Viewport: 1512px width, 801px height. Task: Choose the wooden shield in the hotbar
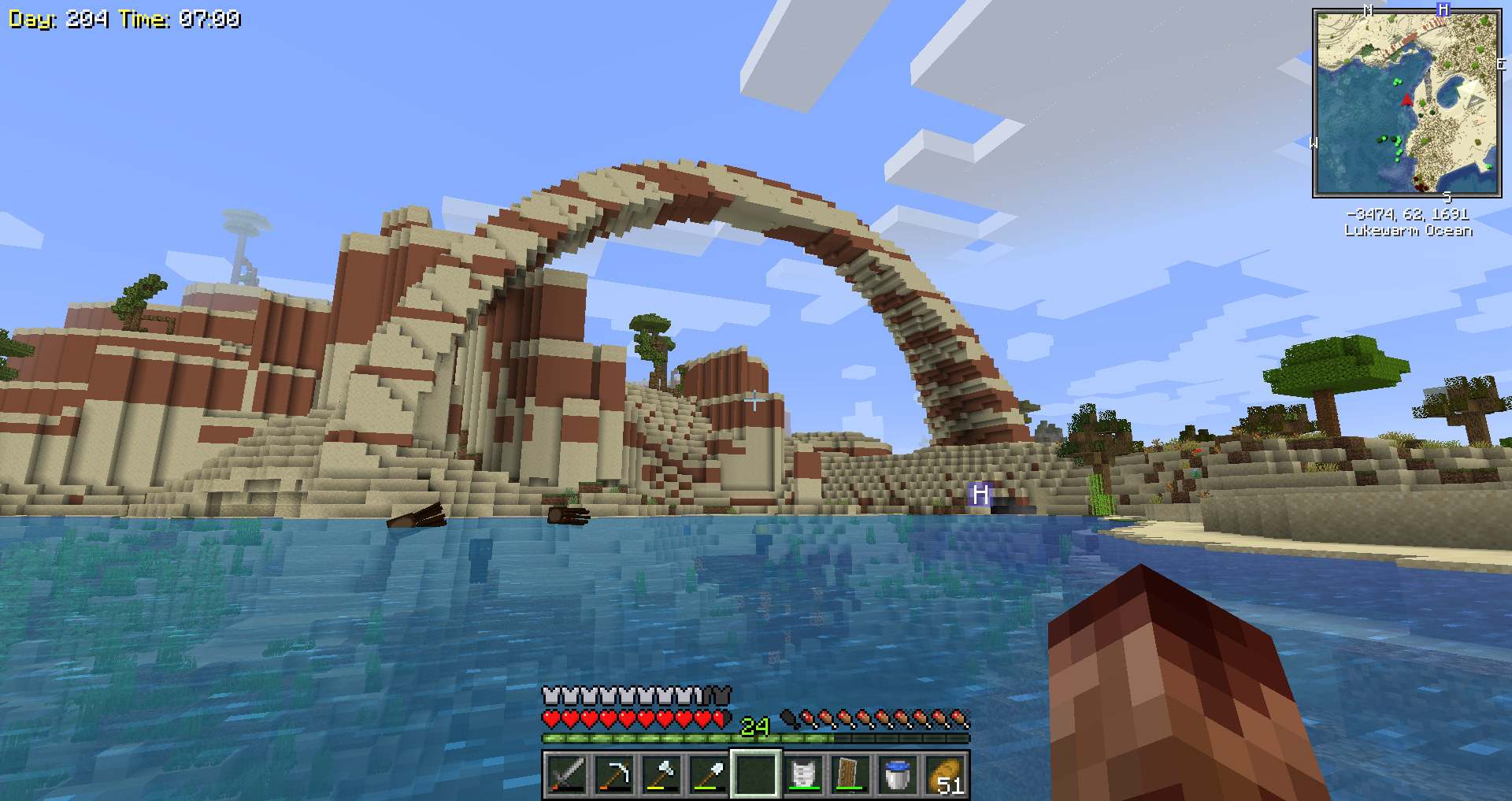[x=850, y=775]
